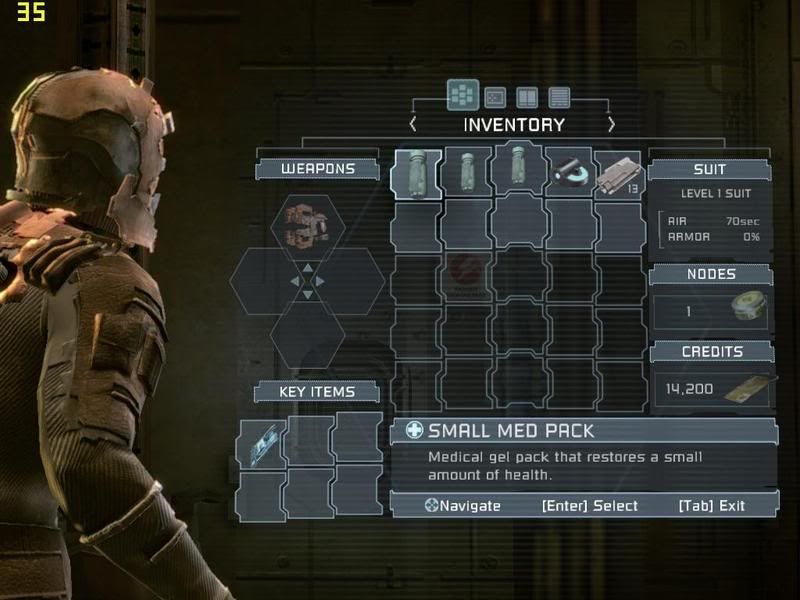
Task: Select the highlighted Small Med Pack slot
Action: [416, 174]
